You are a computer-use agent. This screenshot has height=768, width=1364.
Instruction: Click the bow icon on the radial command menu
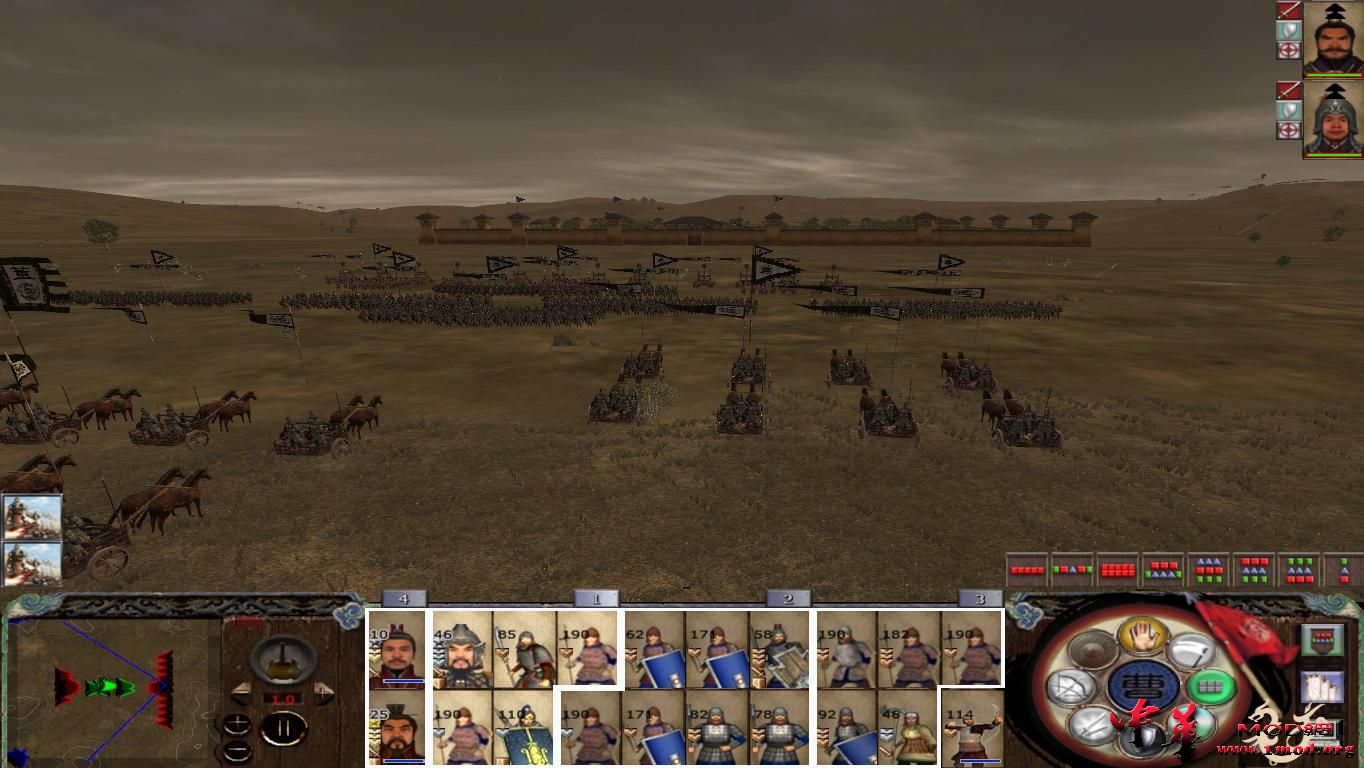click(1070, 686)
